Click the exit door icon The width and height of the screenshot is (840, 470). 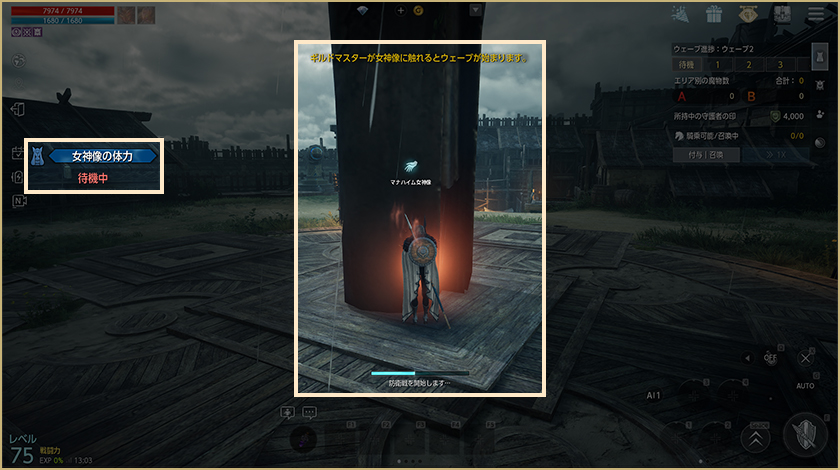pos(17,109)
